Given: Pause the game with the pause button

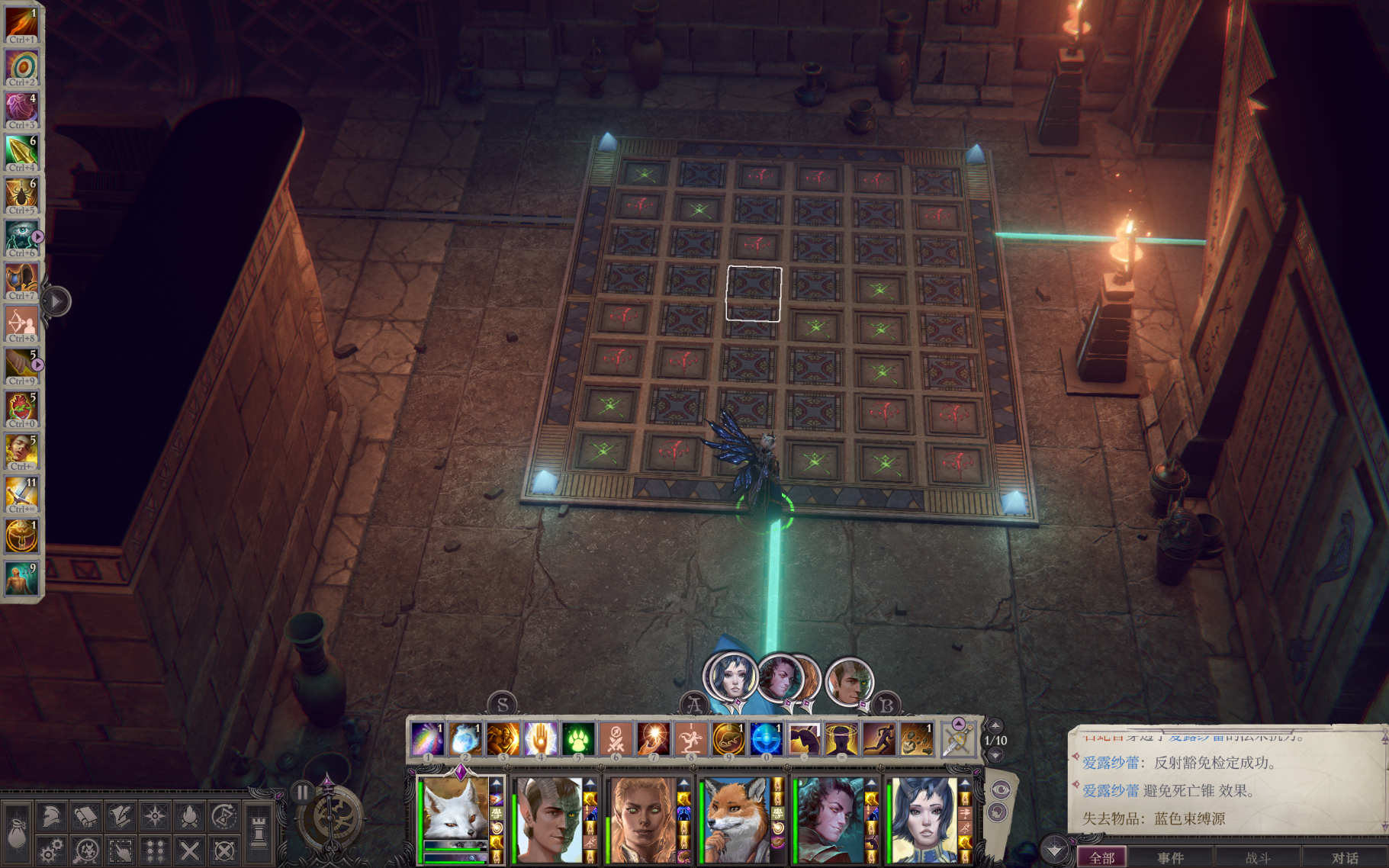Looking at the screenshot, I should coord(303,792).
